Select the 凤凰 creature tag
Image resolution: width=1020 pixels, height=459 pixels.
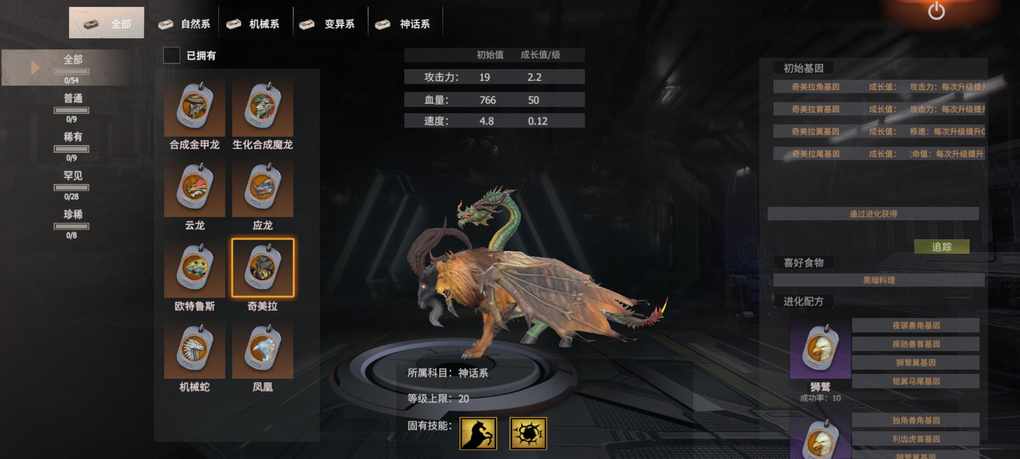coord(262,351)
